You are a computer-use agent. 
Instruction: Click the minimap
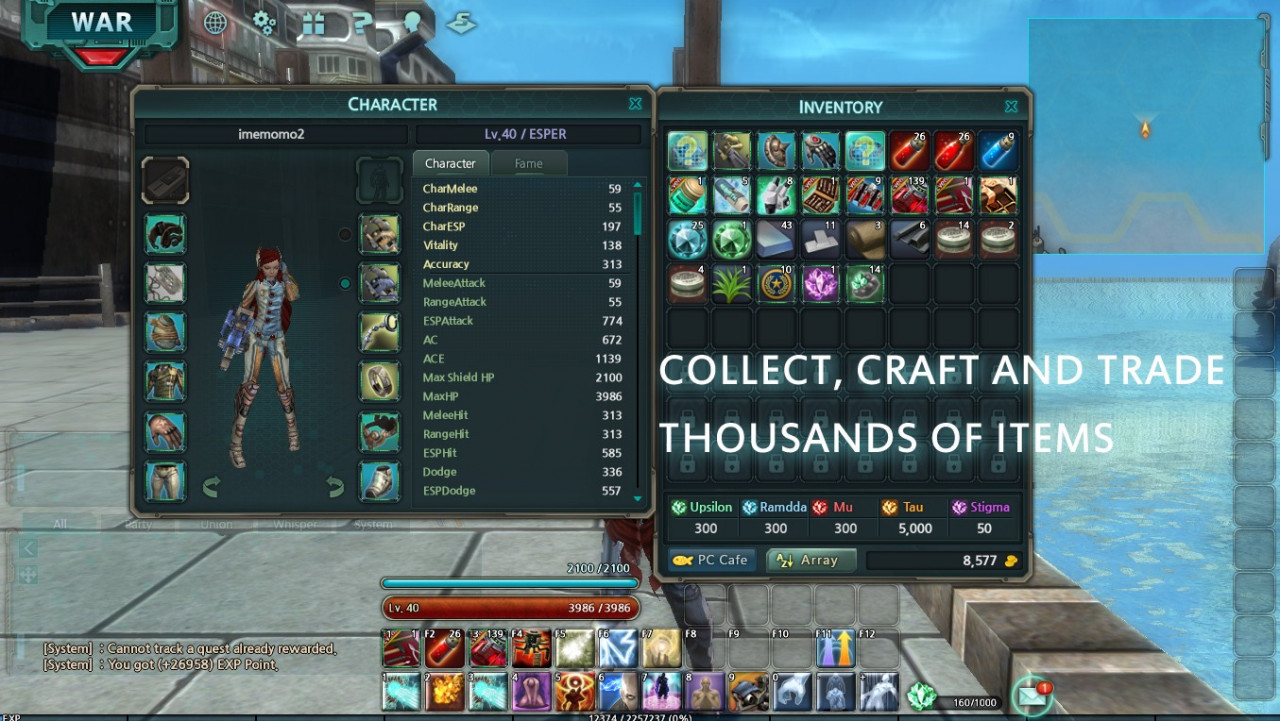click(x=1146, y=135)
